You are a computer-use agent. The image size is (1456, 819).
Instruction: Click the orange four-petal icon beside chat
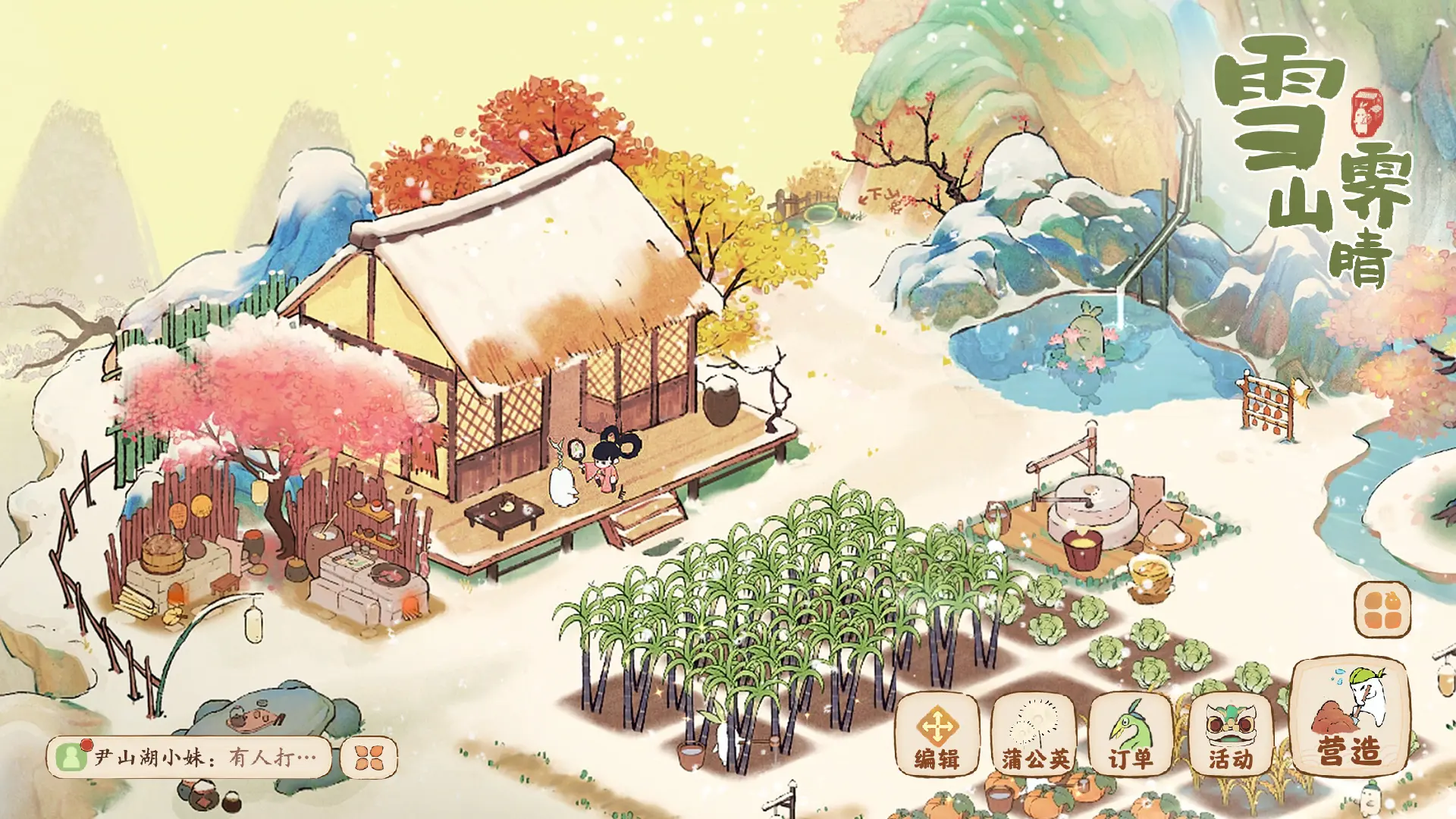[369, 757]
